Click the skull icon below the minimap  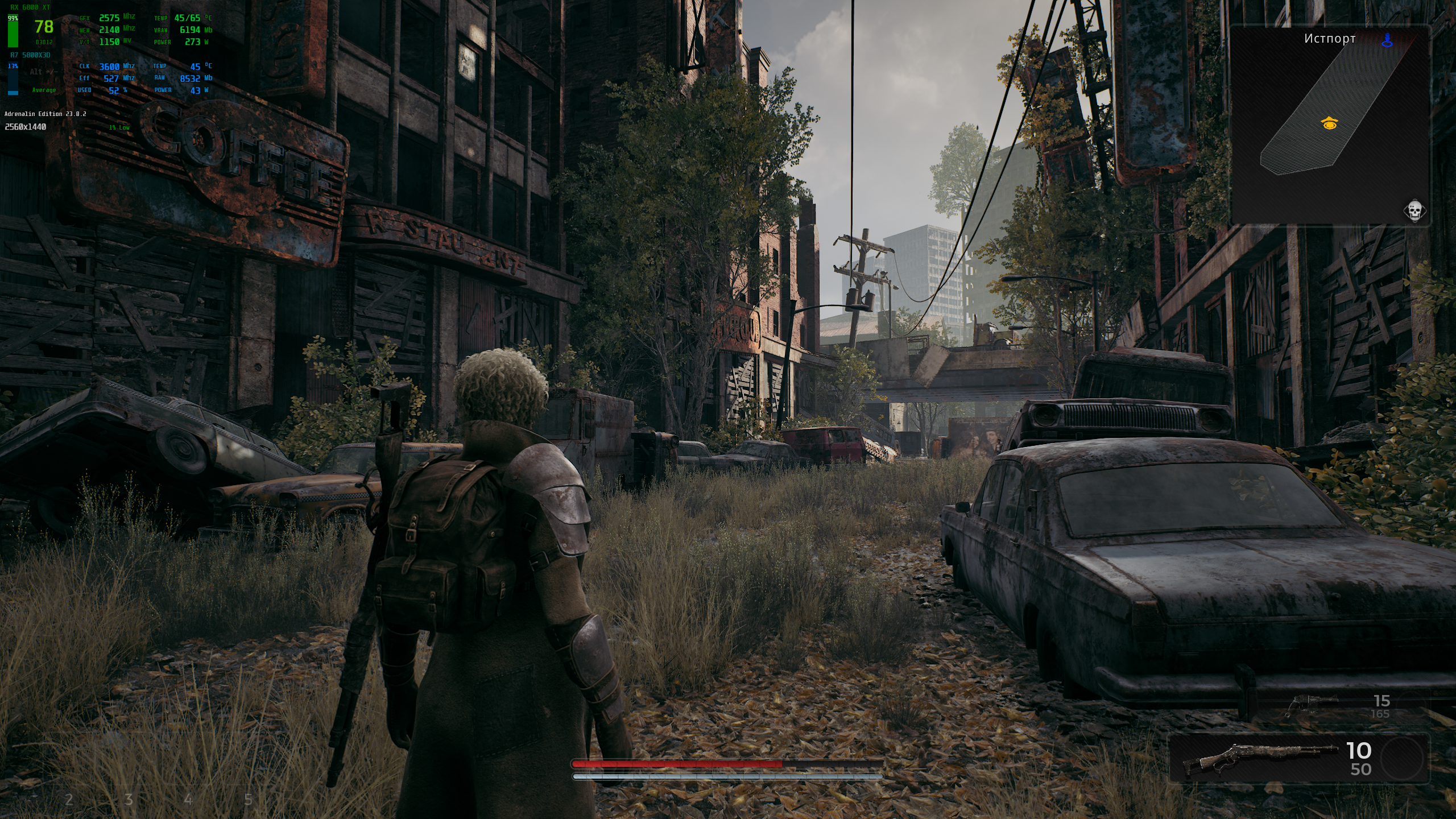click(1414, 211)
